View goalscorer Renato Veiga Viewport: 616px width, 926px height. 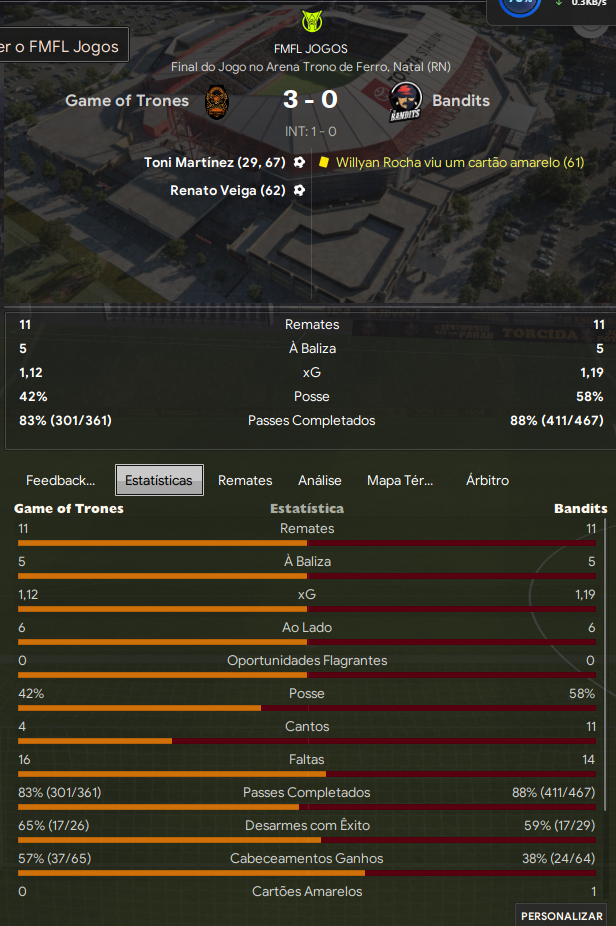pyautogui.click(x=228, y=190)
